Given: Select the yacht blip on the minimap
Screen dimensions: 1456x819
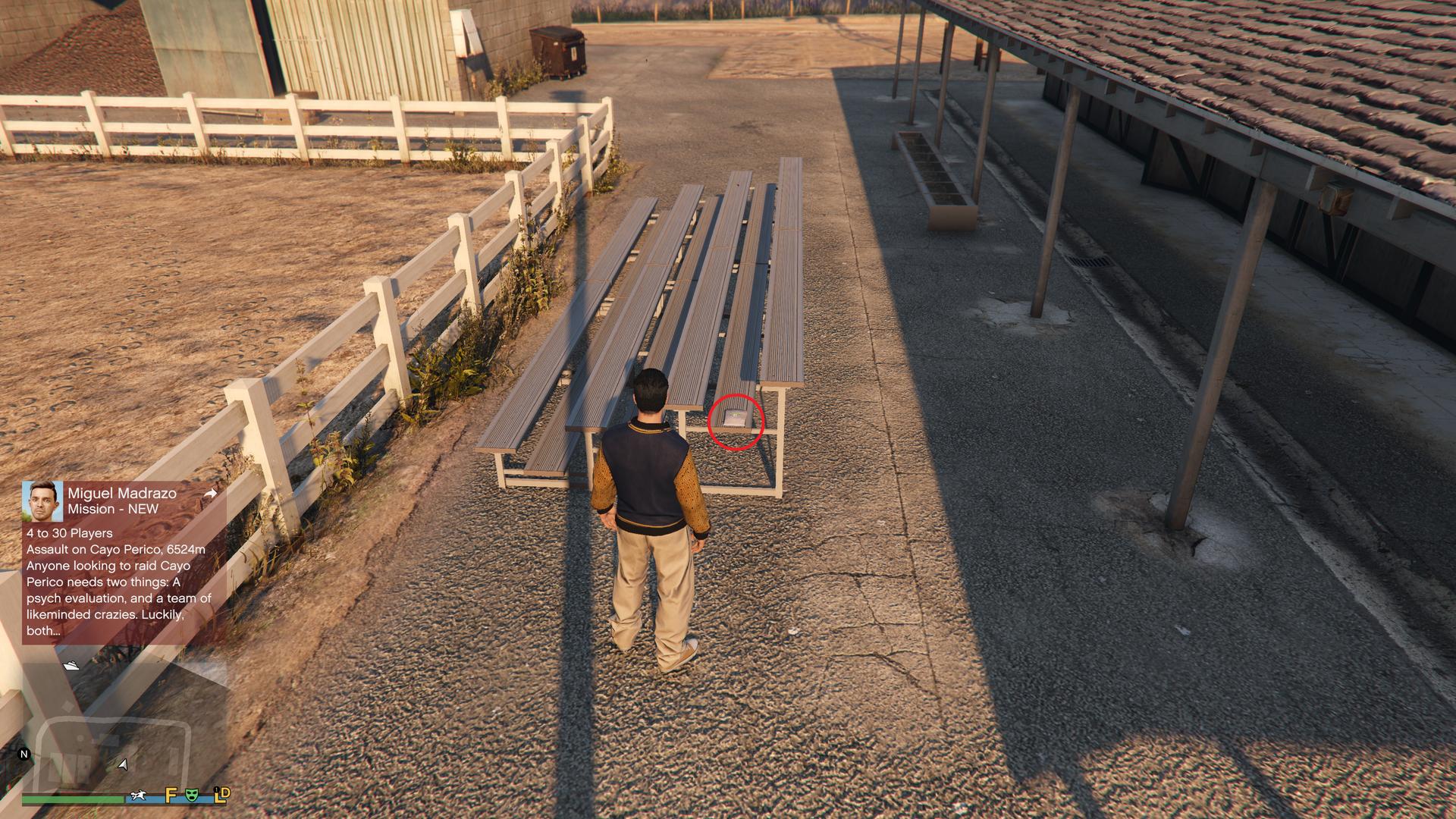Looking at the screenshot, I should pos(71,665).
